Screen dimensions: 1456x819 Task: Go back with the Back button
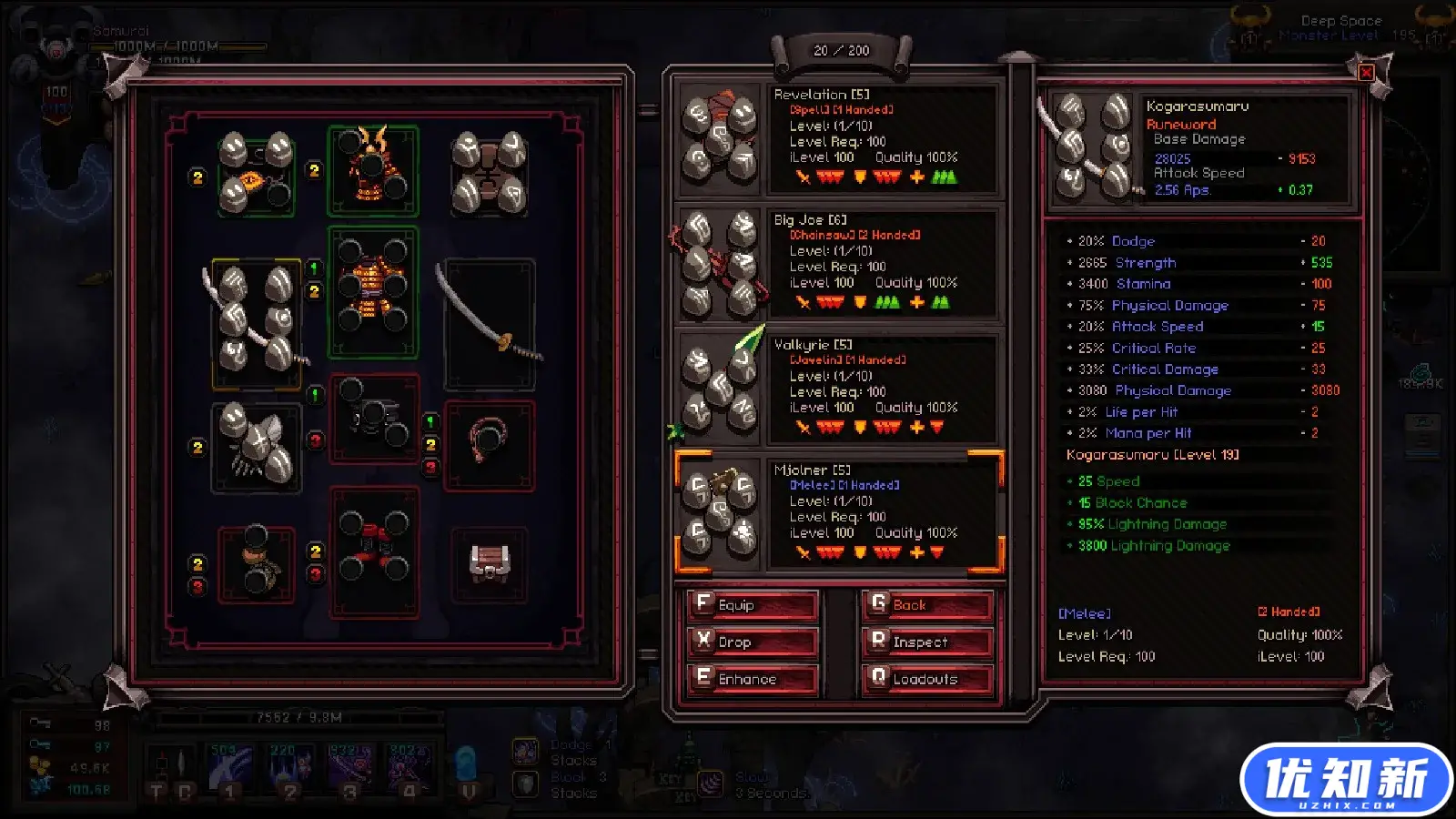click(927, 605)
